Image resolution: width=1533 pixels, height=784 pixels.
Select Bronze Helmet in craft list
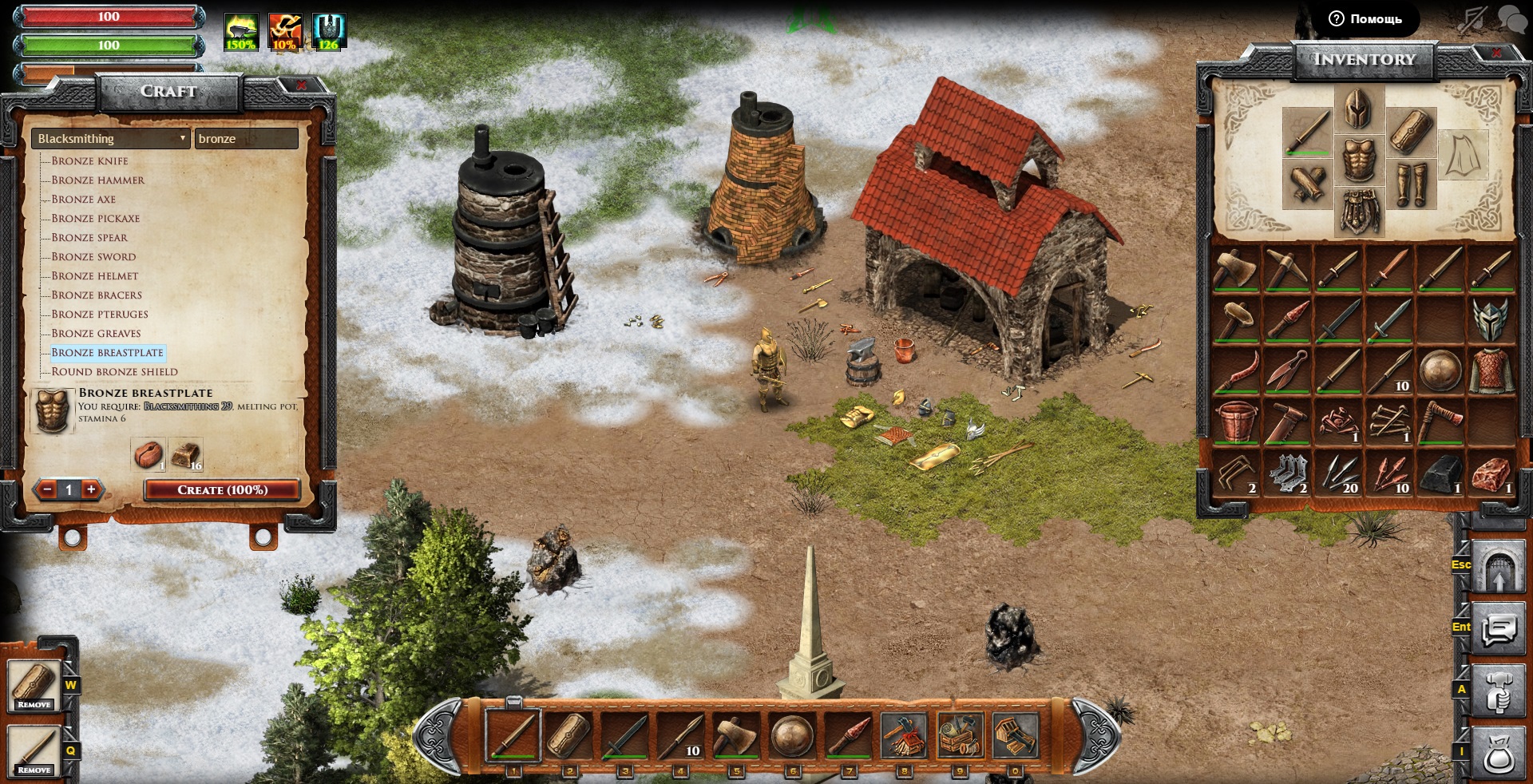tap(94, 275)
